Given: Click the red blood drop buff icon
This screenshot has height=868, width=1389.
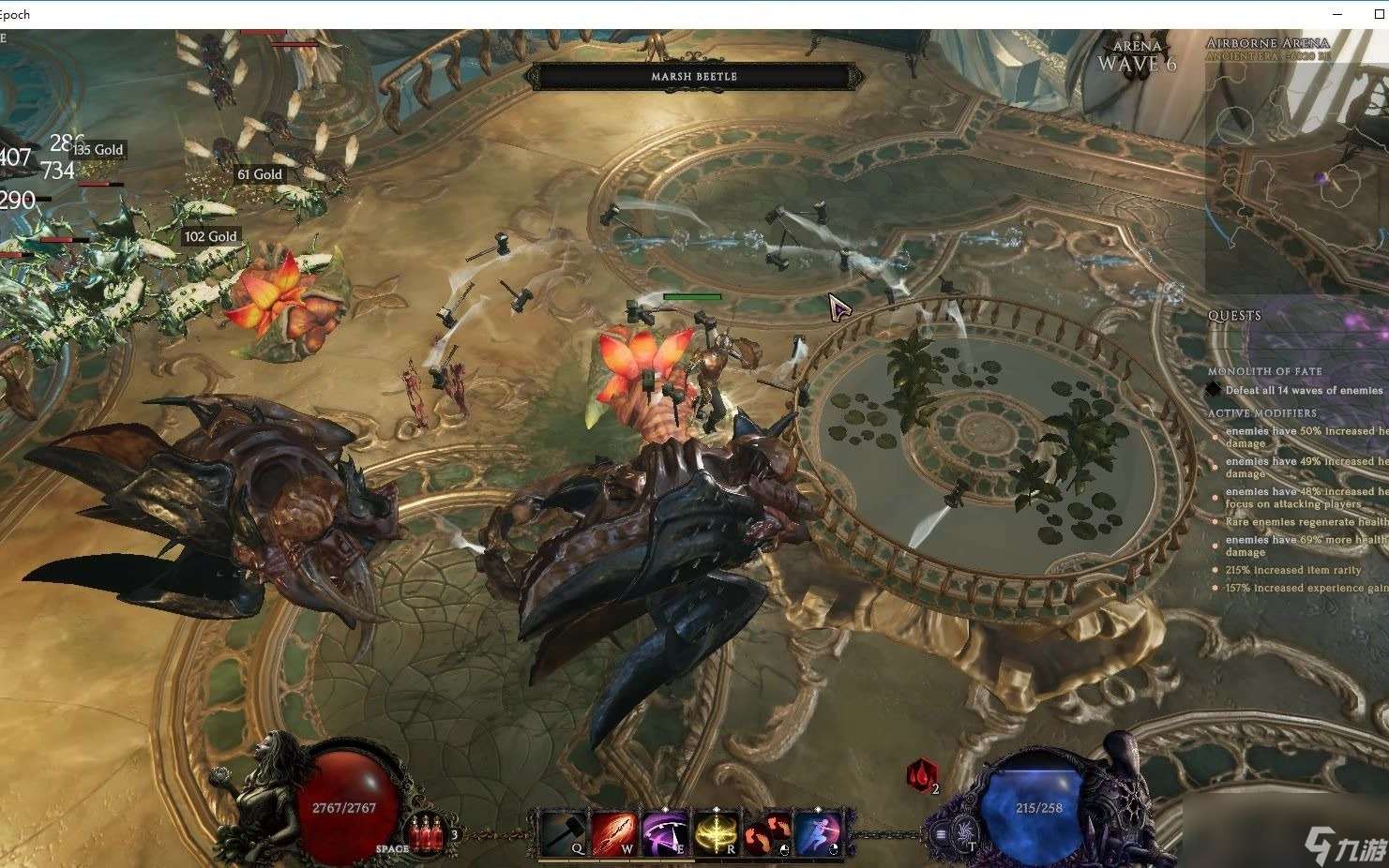Looking at the screenshot, I should pos(921,775).
